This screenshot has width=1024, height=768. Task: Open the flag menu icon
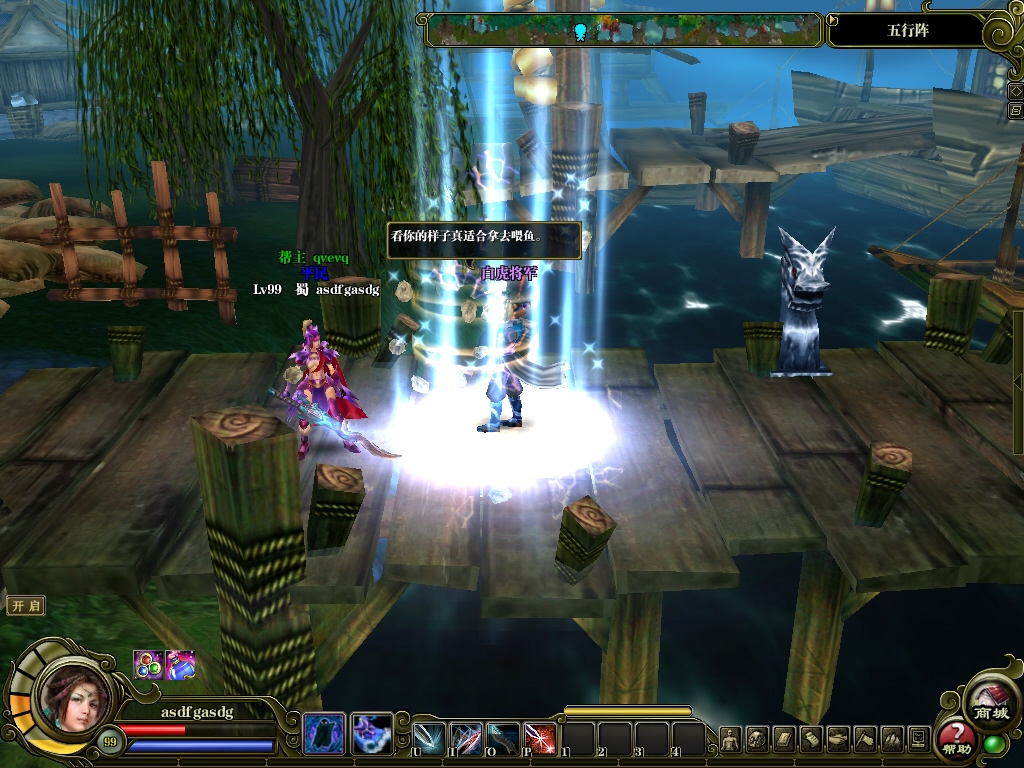click(865, 739)
